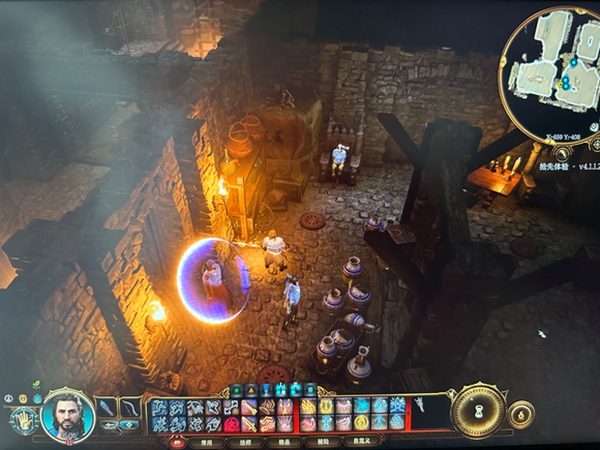The image size is (600, 450).
Task: Switch to the 物品 hotbar tab
Action: pyautogui.click(x=284, y=440)
